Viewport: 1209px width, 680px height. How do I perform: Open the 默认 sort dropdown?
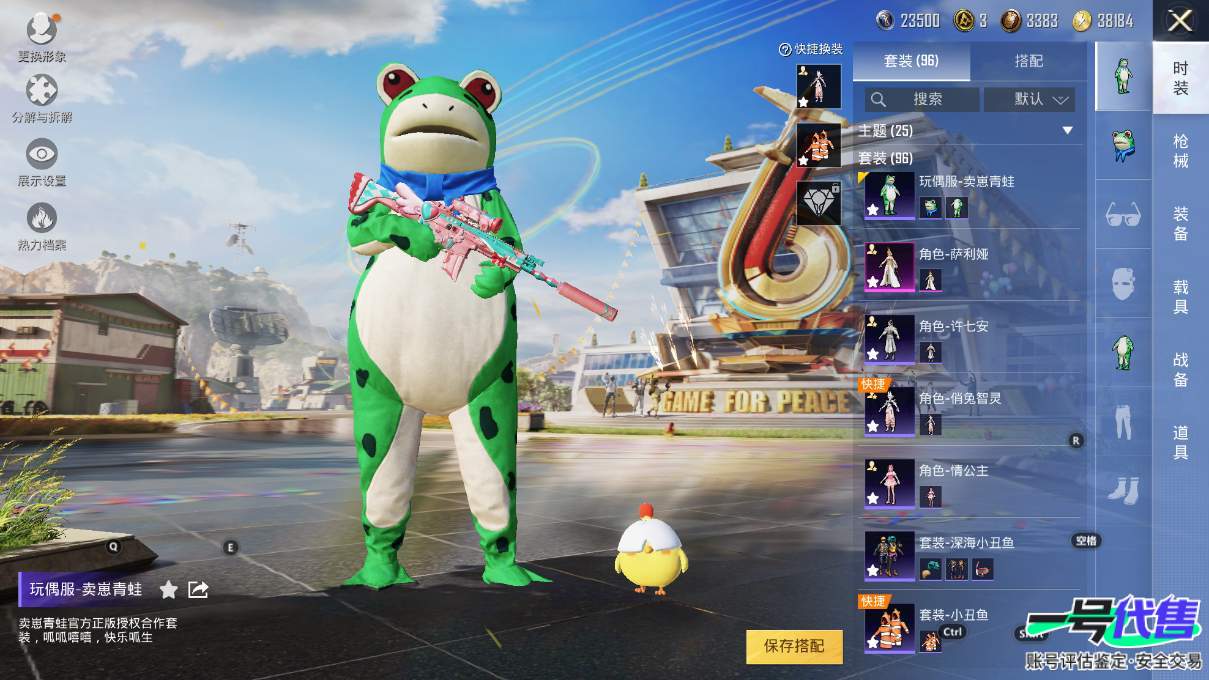coord(1029,99)
